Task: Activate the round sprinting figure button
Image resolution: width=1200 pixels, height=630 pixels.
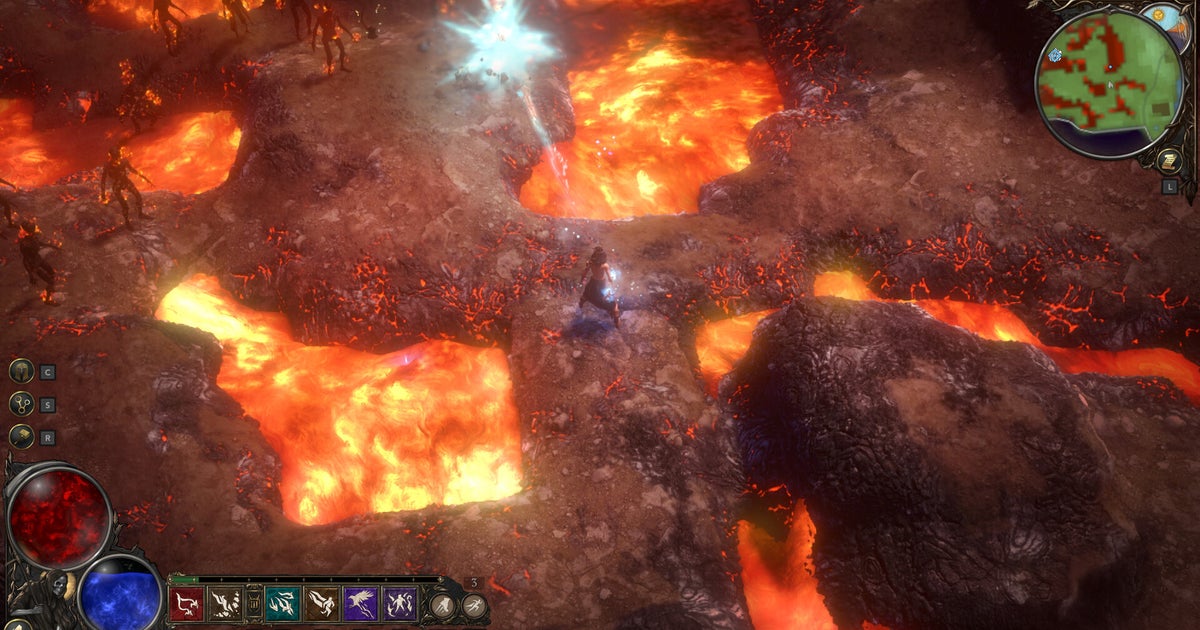Action: pos(474,606)
